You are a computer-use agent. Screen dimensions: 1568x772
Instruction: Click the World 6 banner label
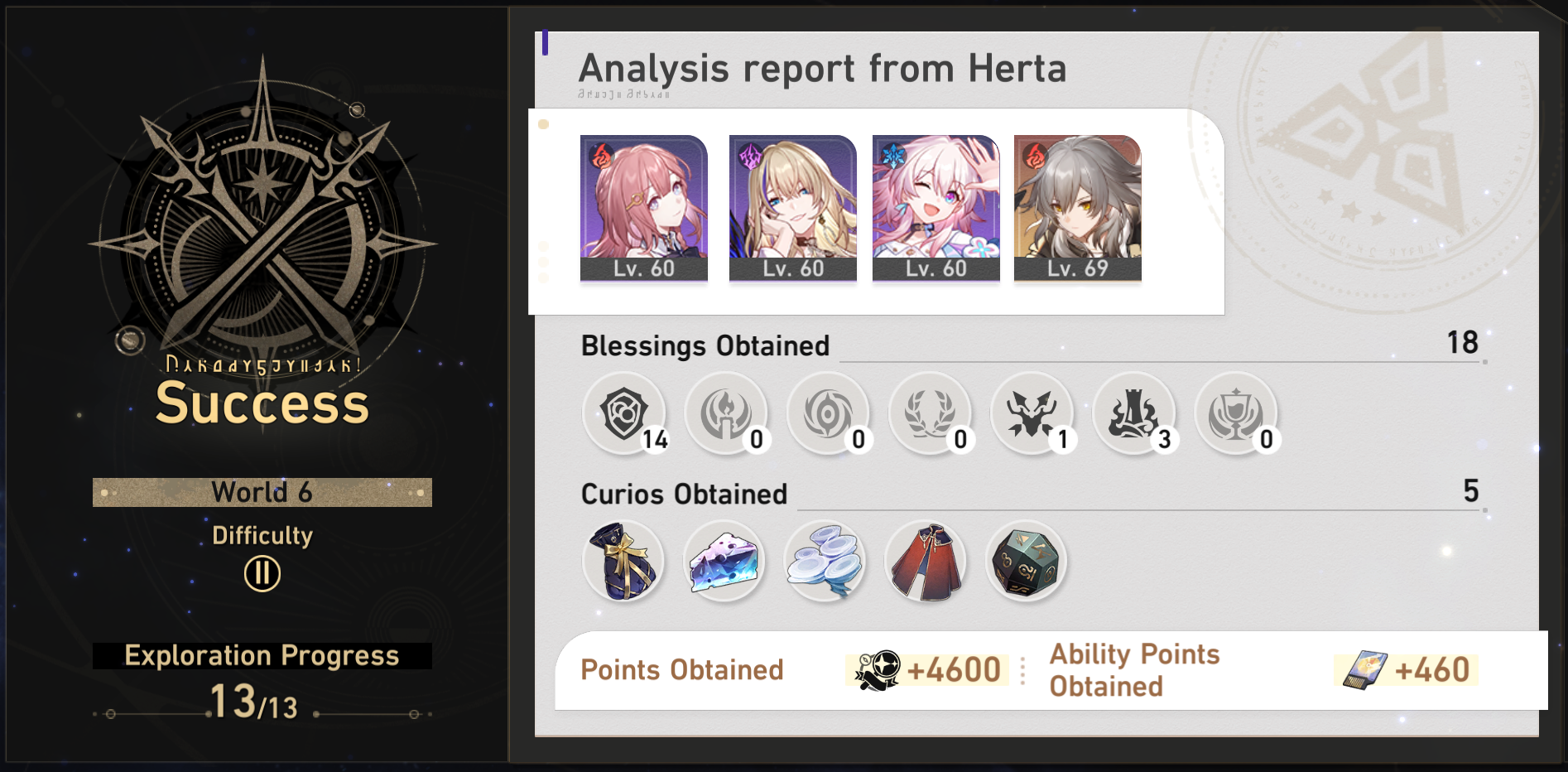(262, 491)
